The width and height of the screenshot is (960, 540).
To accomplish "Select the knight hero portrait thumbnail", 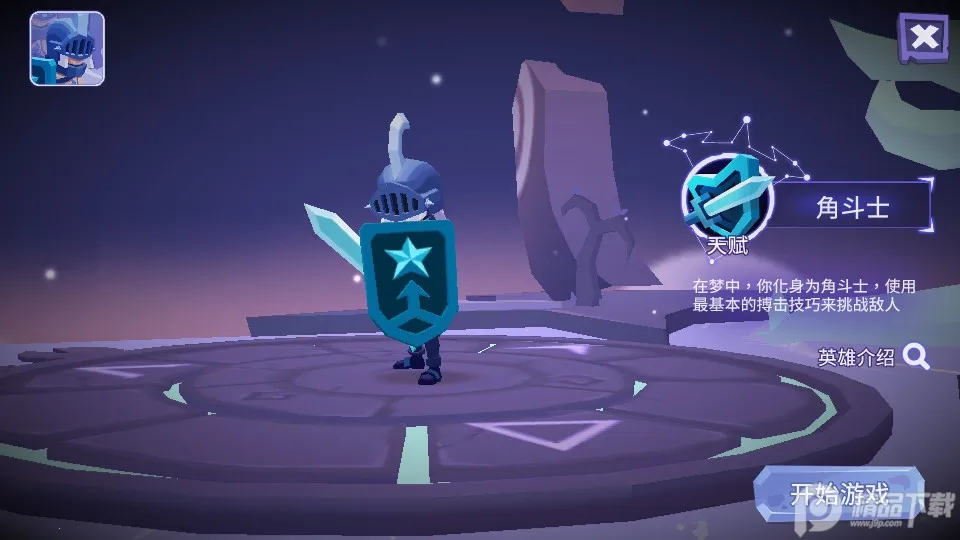I will tap(67, 48).
